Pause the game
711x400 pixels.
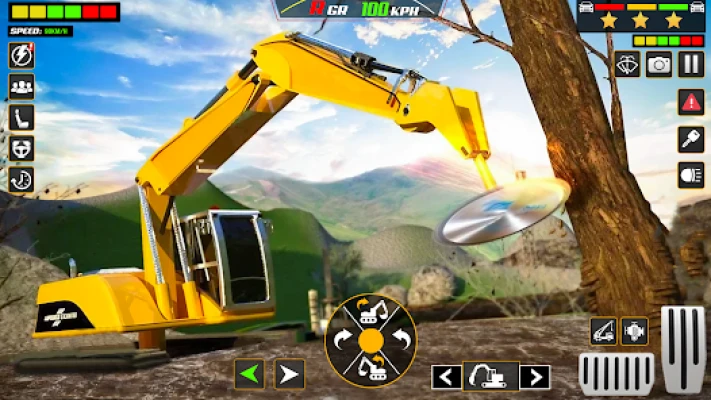(x=691, y=64)
